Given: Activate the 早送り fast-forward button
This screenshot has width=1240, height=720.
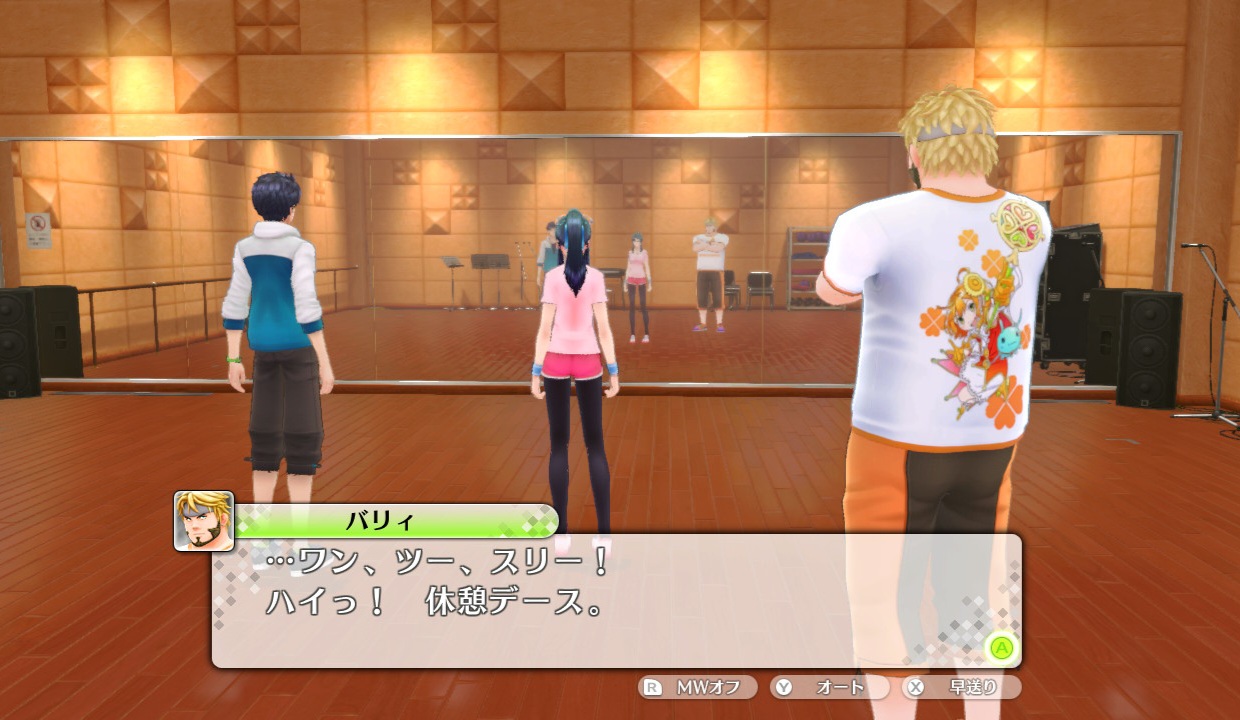Looking at the screenshot, I should tap(961, 687).
